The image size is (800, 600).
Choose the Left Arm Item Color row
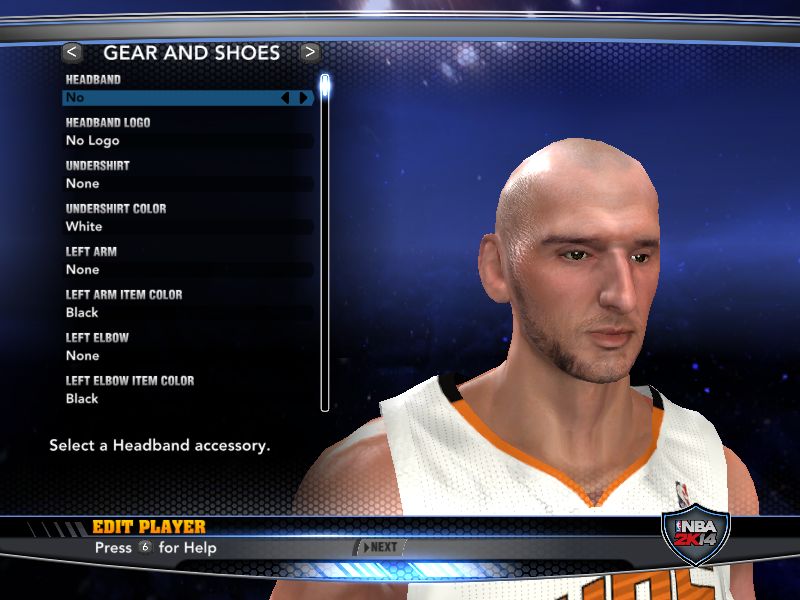[188, 313]
